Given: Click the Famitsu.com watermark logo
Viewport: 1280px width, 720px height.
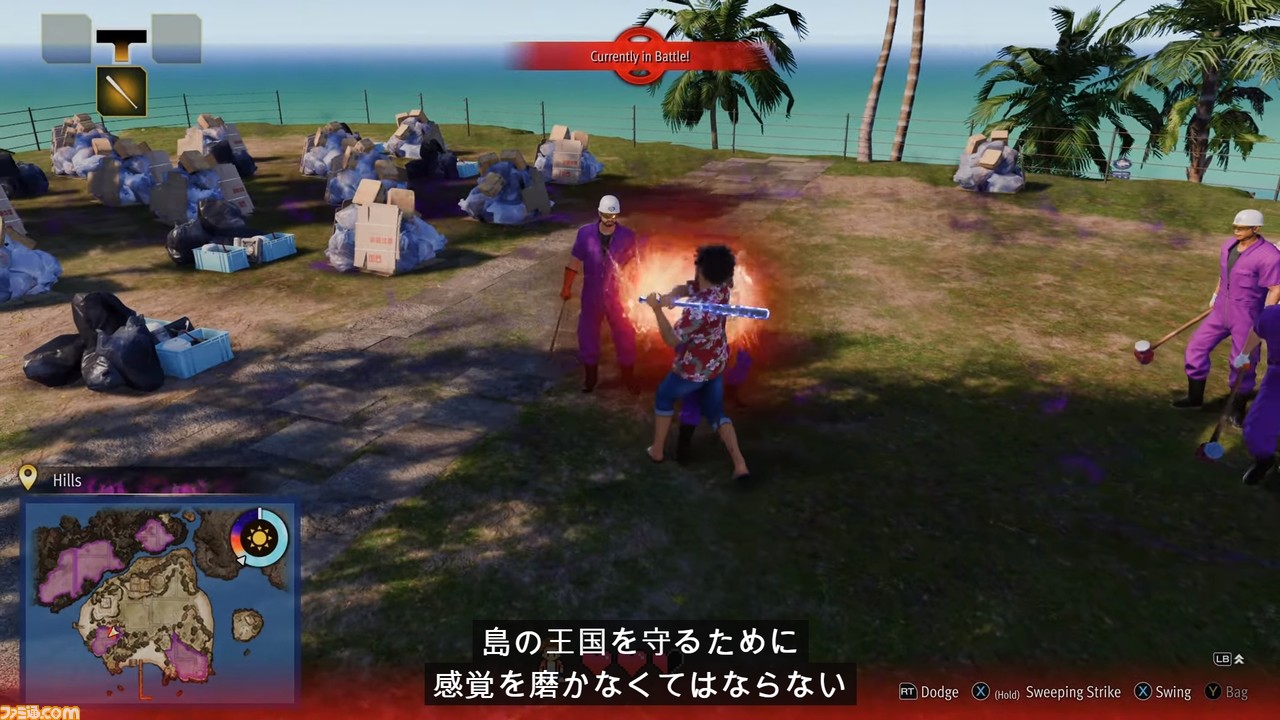Looking at the screenshot, I should 40,711.
